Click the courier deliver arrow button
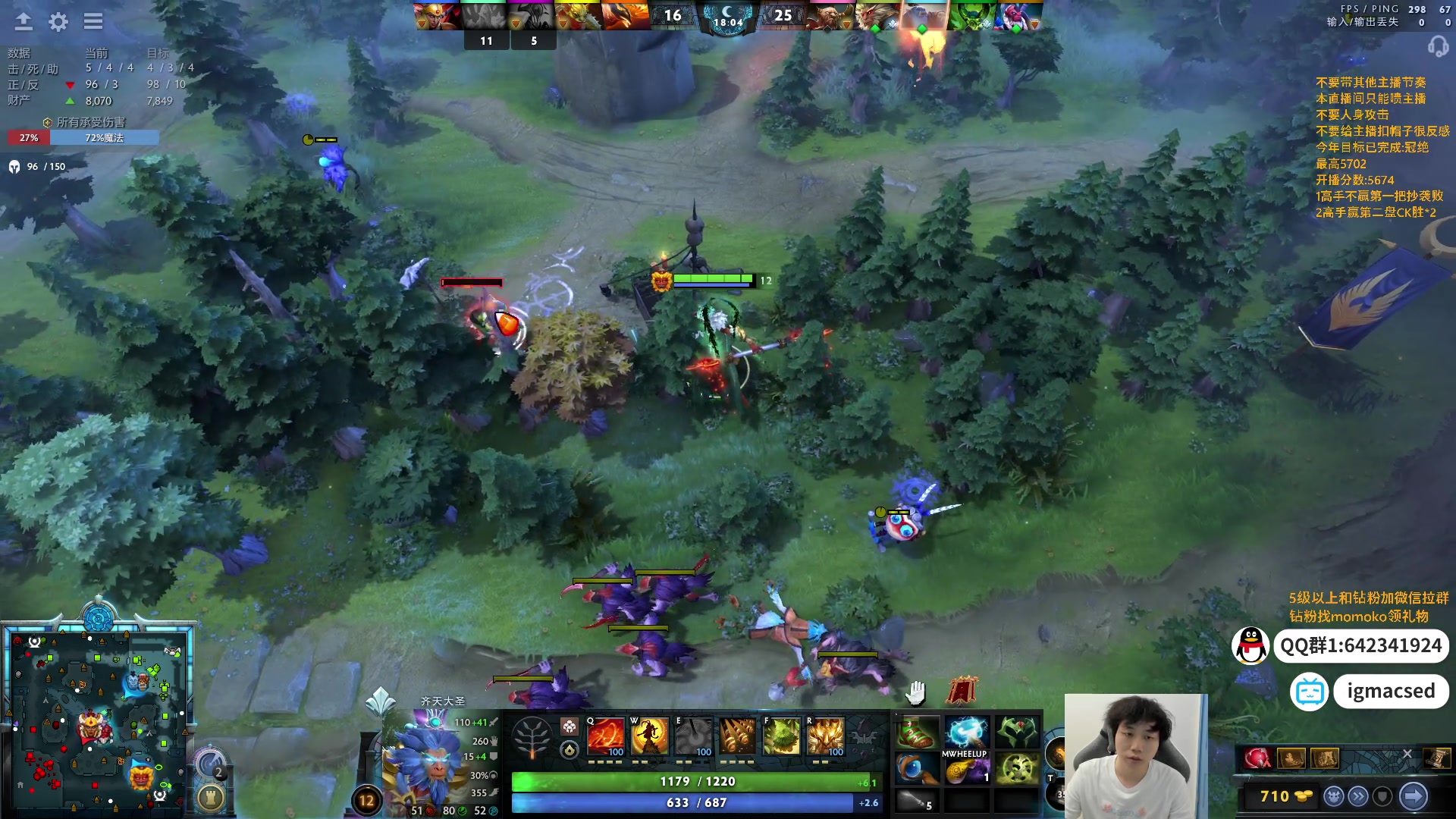 (x=1413, y=796)
